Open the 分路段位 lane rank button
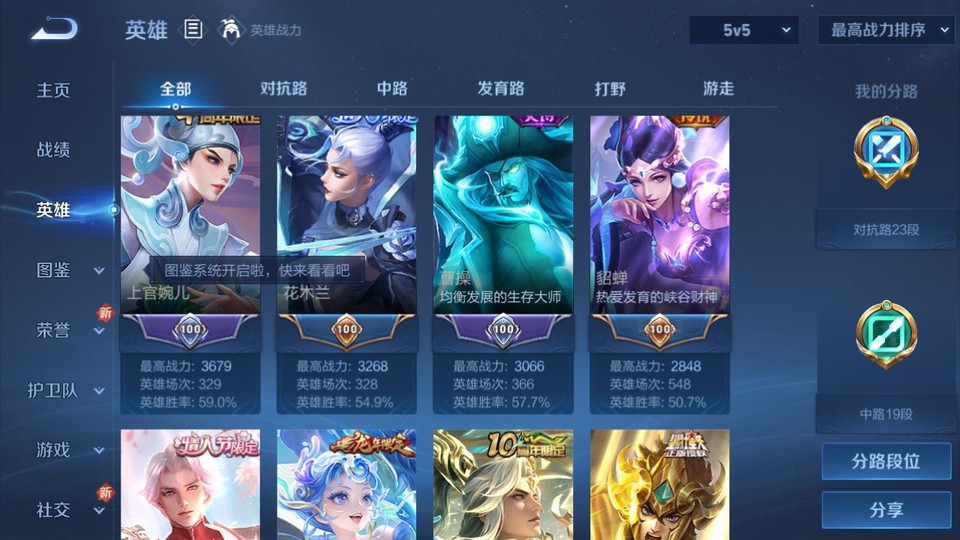 [x=886, y=462]
